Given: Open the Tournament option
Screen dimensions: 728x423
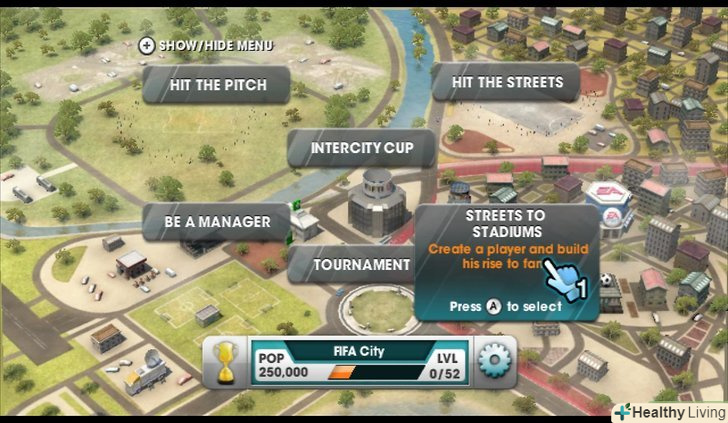Looking at the screenshot, I should pyautogui.click(x=348, y=265).
